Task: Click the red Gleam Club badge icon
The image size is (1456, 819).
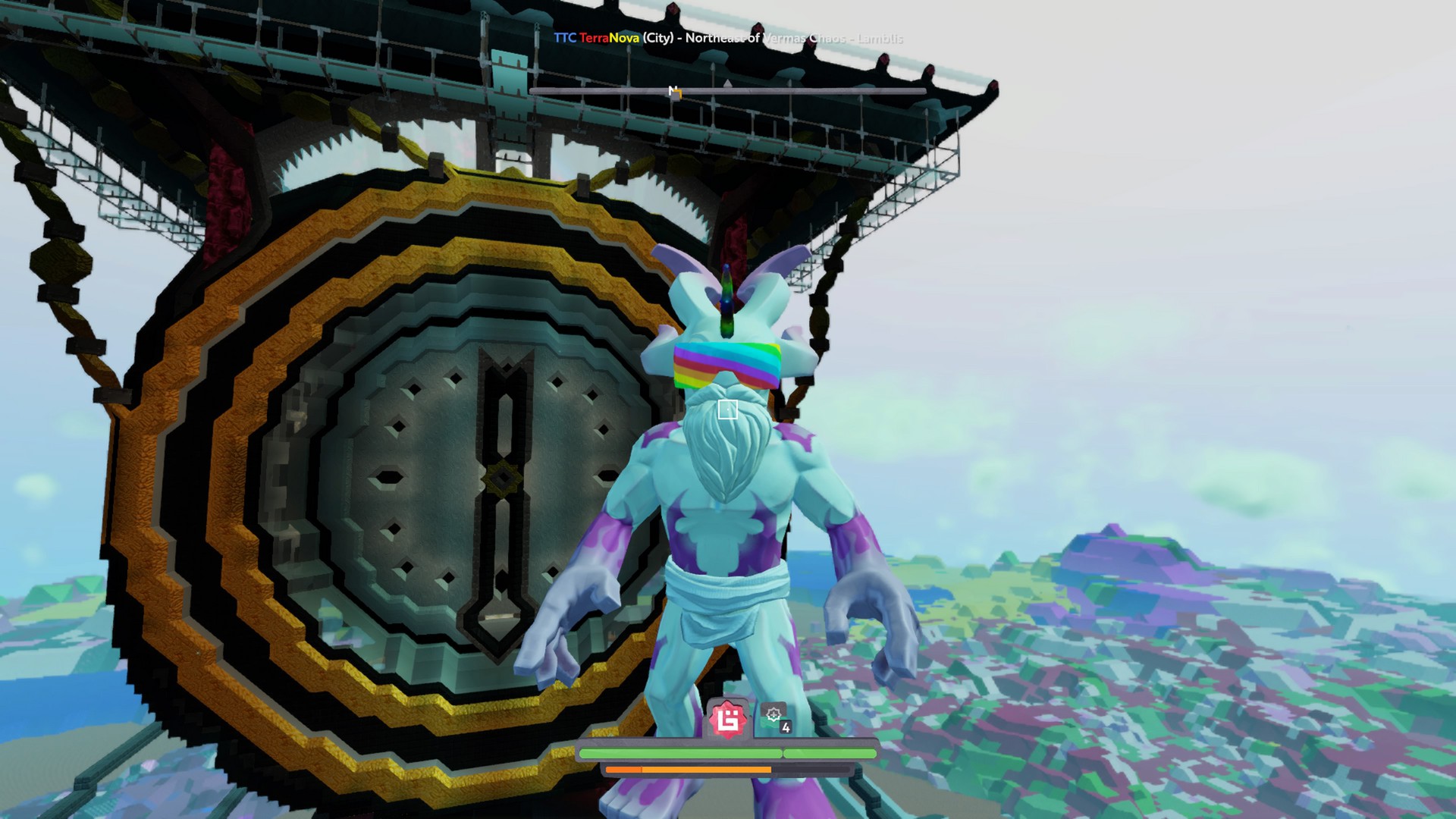Action: click(x=727, y=719)
